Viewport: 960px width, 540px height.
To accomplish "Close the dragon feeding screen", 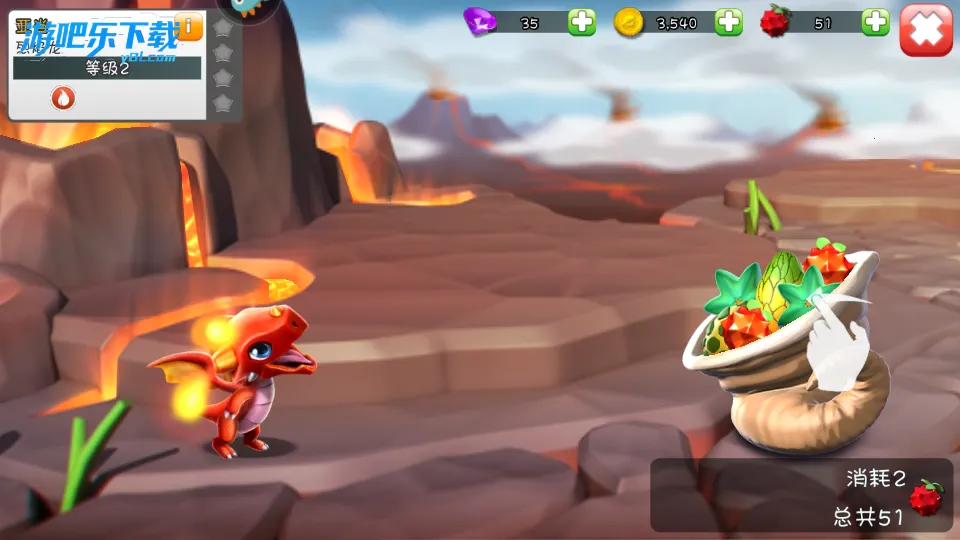I will click(x=925, y=29).
